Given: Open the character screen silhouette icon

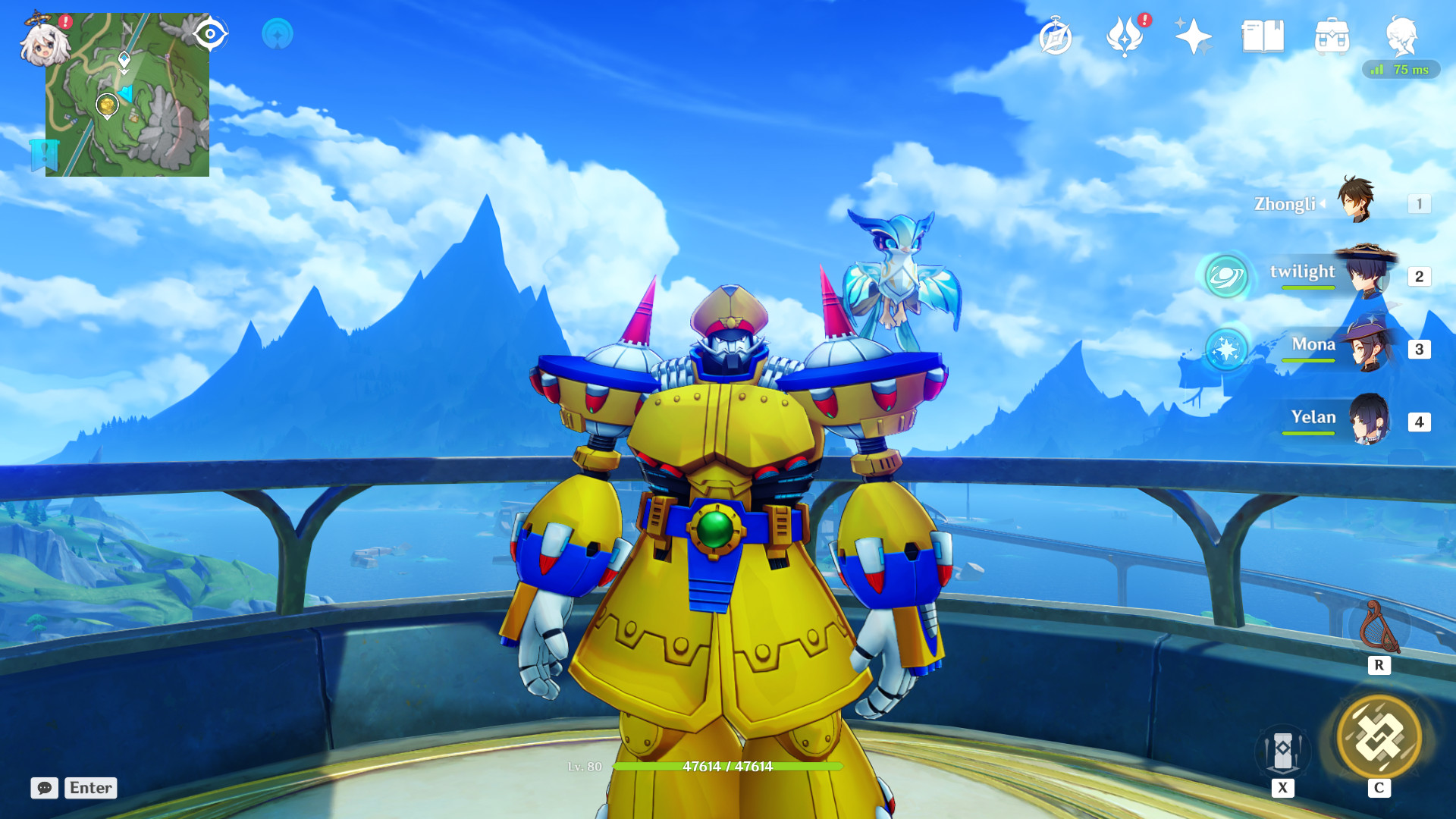Looking at the screenshot, I should 1402,34.
